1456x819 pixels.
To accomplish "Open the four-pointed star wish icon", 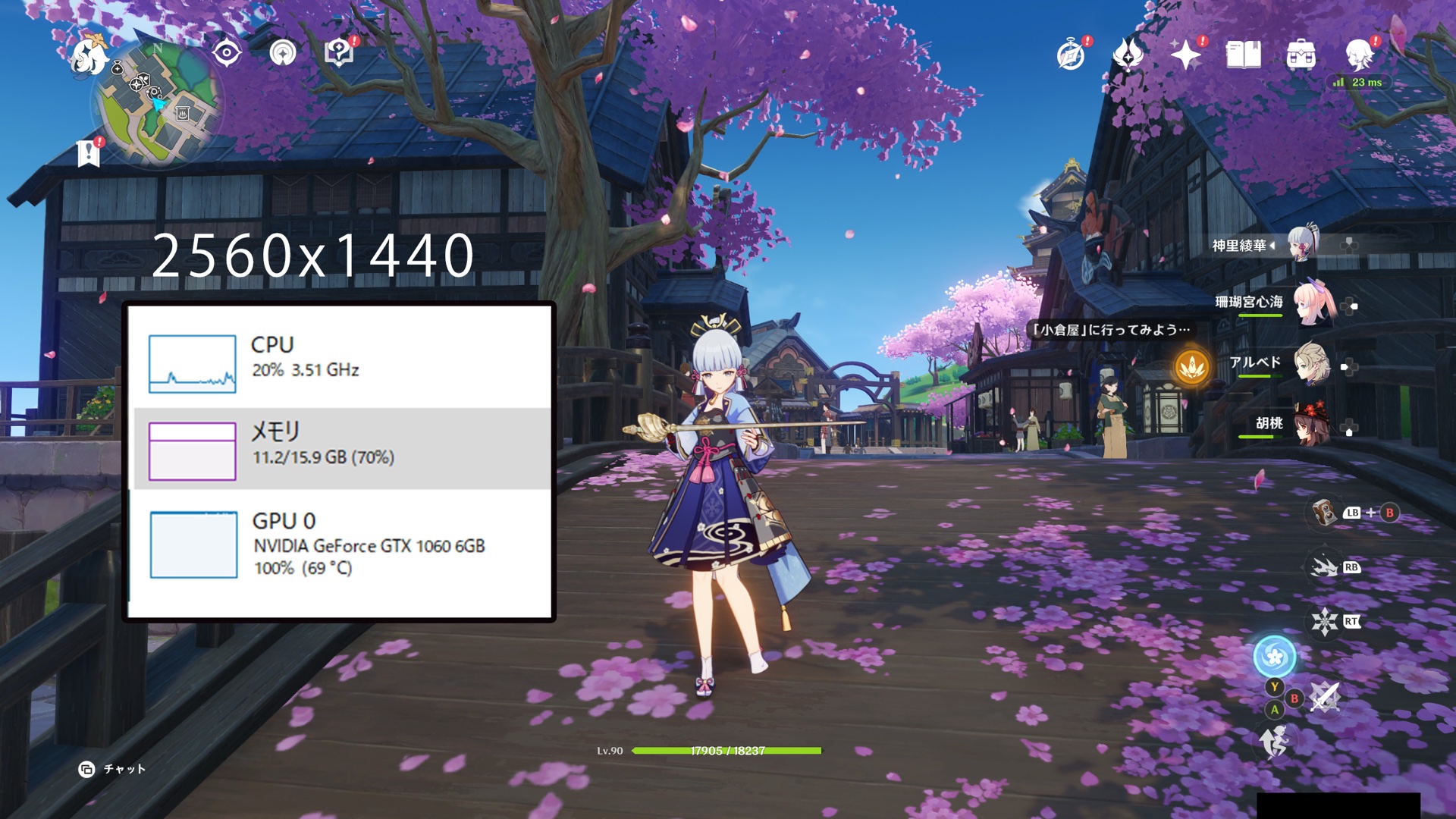I will pos(1185,55).
